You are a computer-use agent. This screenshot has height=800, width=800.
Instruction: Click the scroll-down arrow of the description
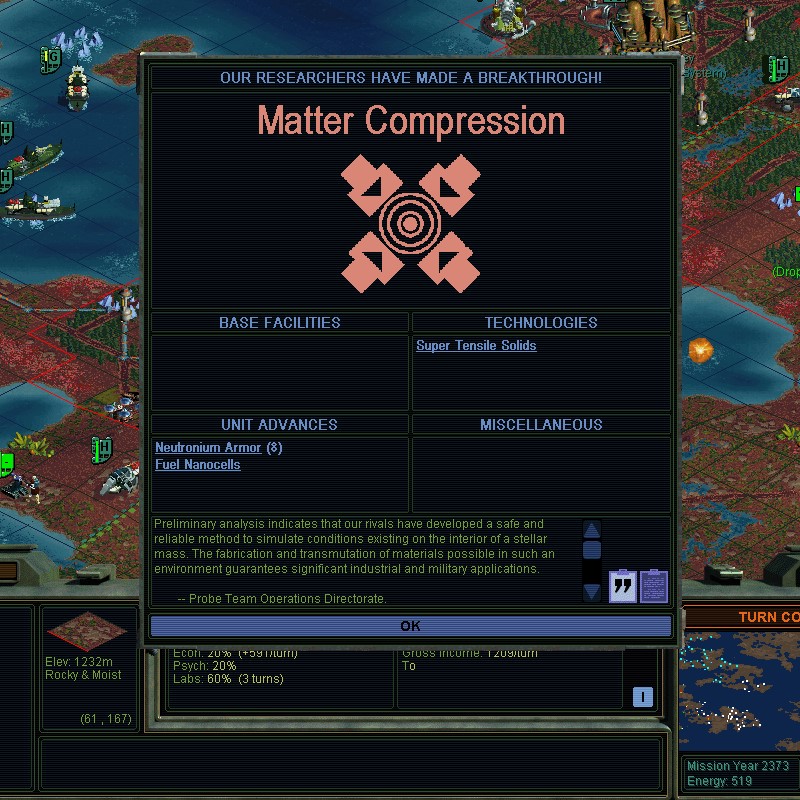coord(591,592)
